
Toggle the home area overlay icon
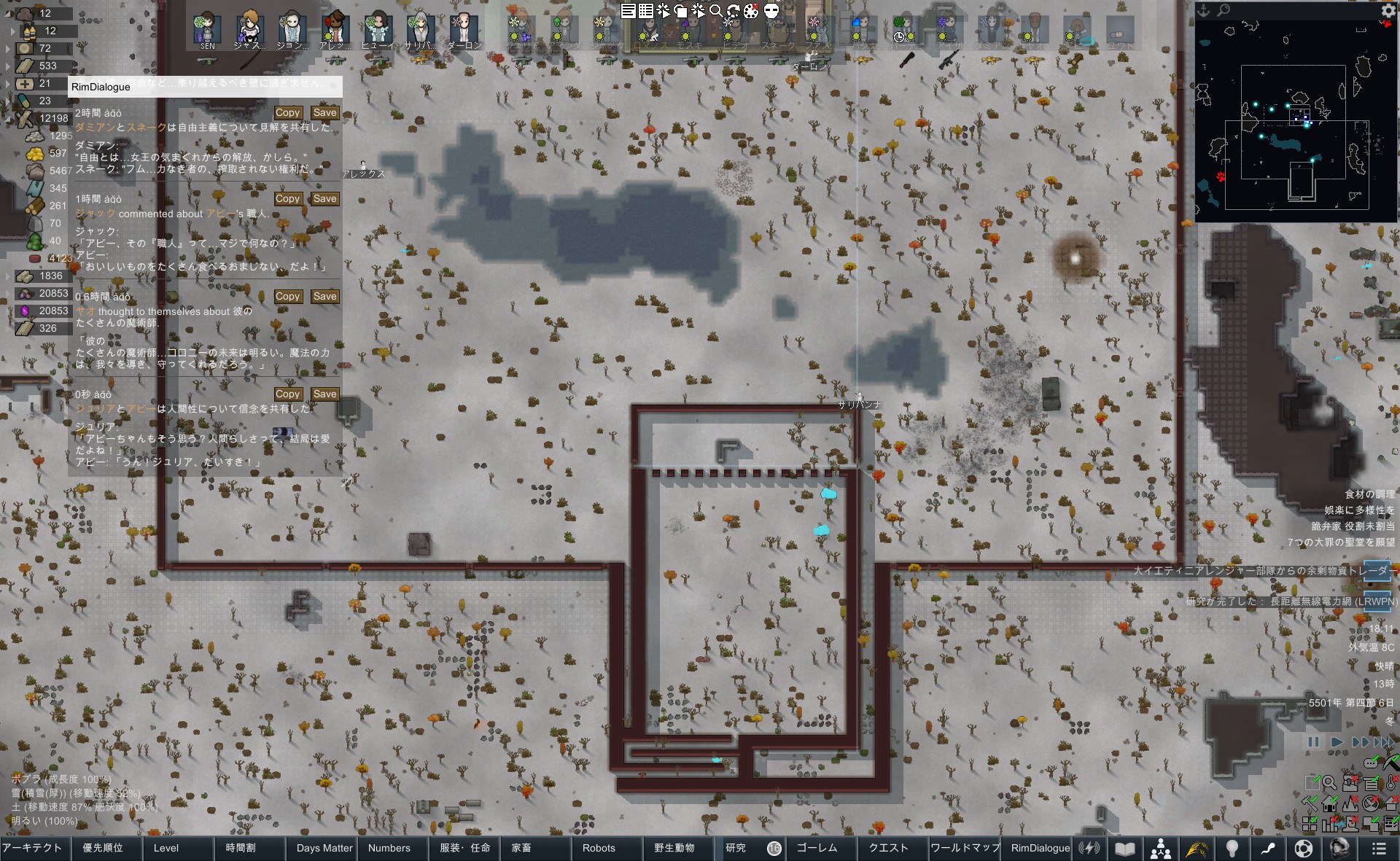tap(1330, 804)
